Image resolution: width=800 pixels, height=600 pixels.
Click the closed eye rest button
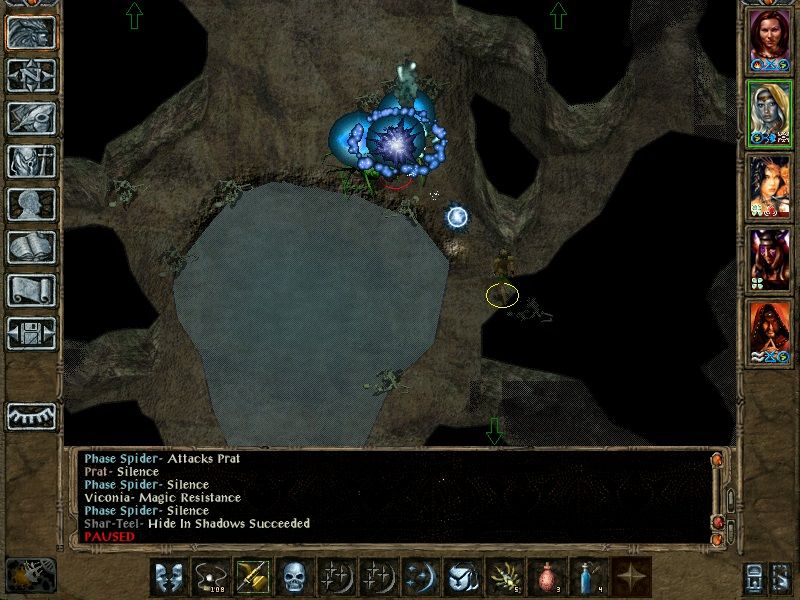tap(31, 416)
